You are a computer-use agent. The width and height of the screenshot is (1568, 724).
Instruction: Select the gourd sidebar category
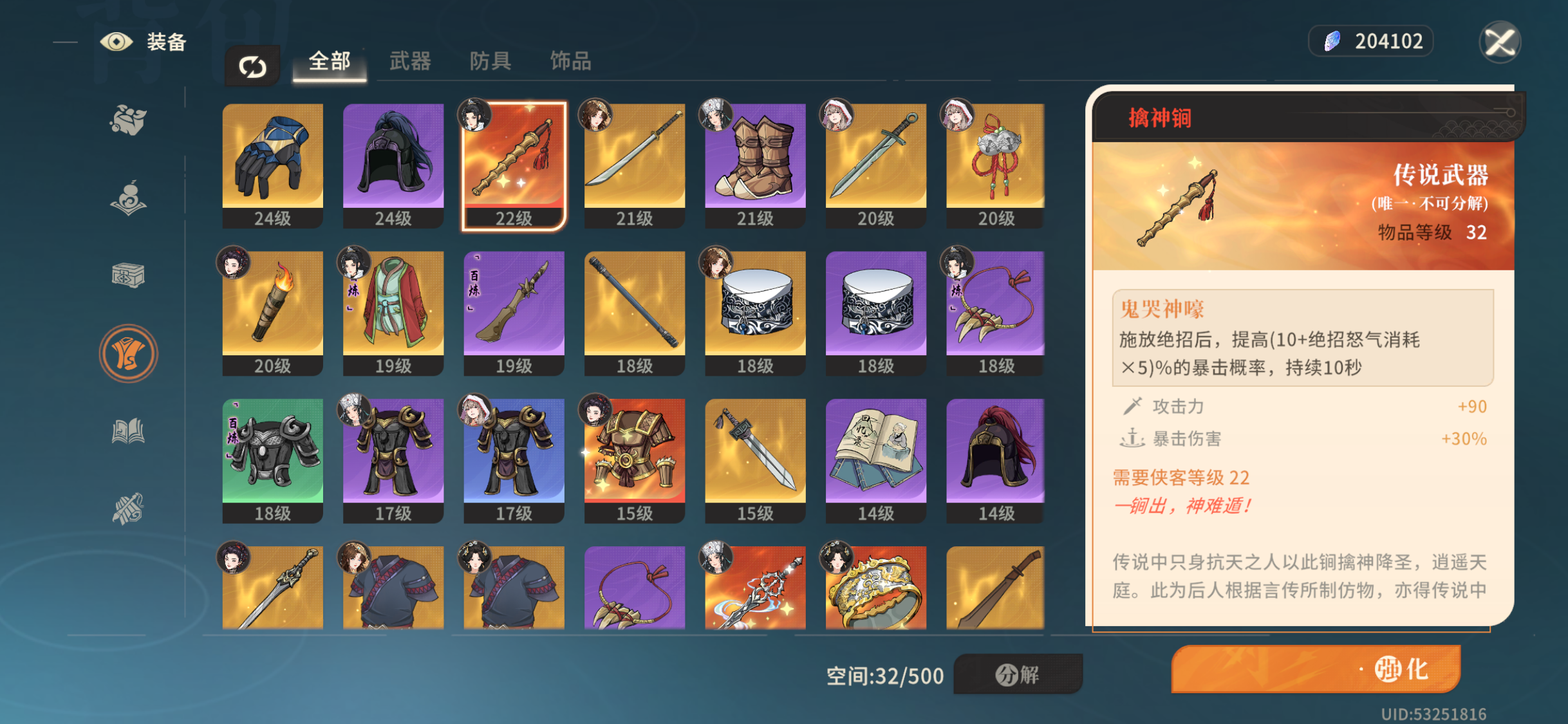pos(128,198)
